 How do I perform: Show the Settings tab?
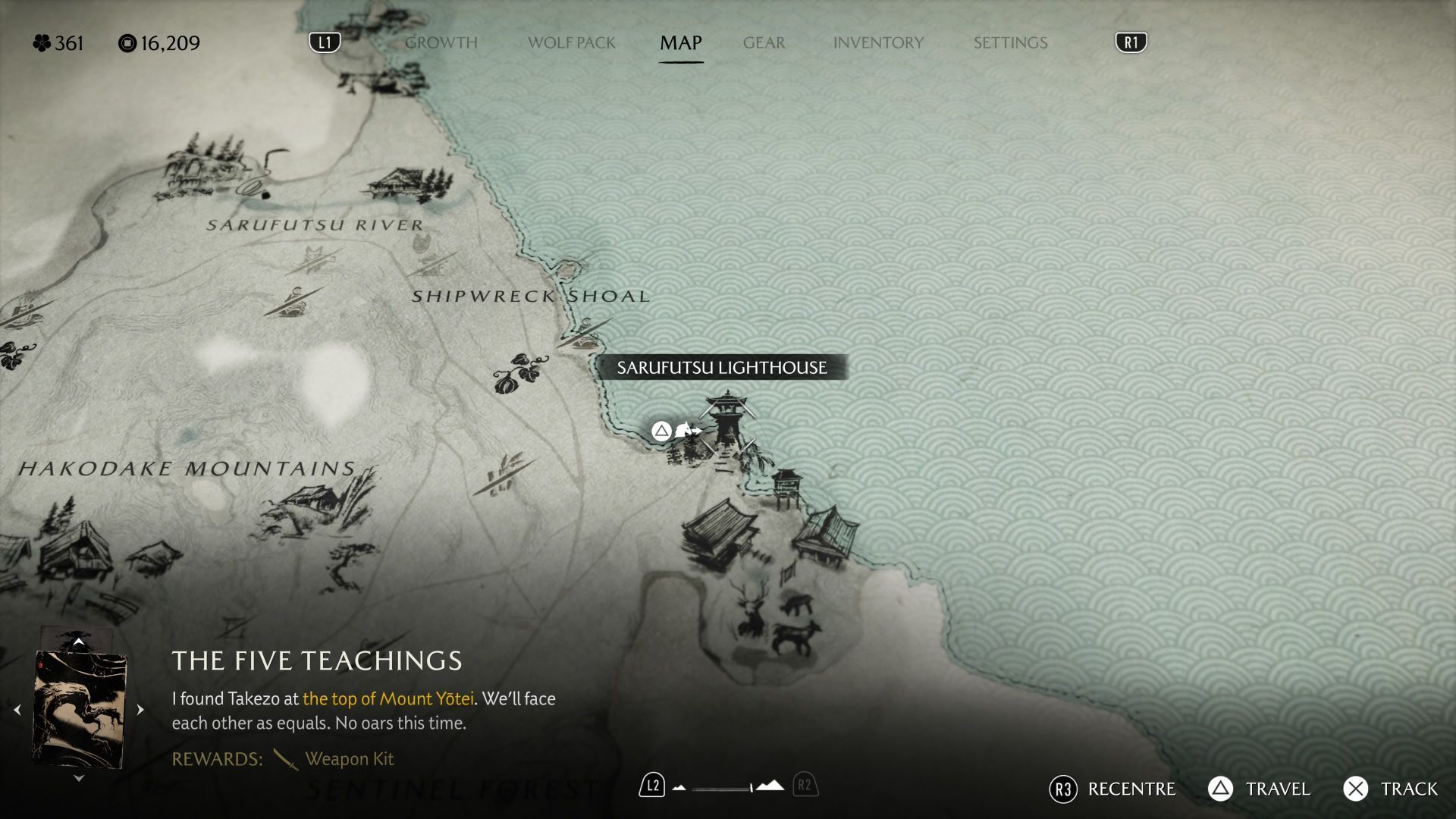(1010, 43)
